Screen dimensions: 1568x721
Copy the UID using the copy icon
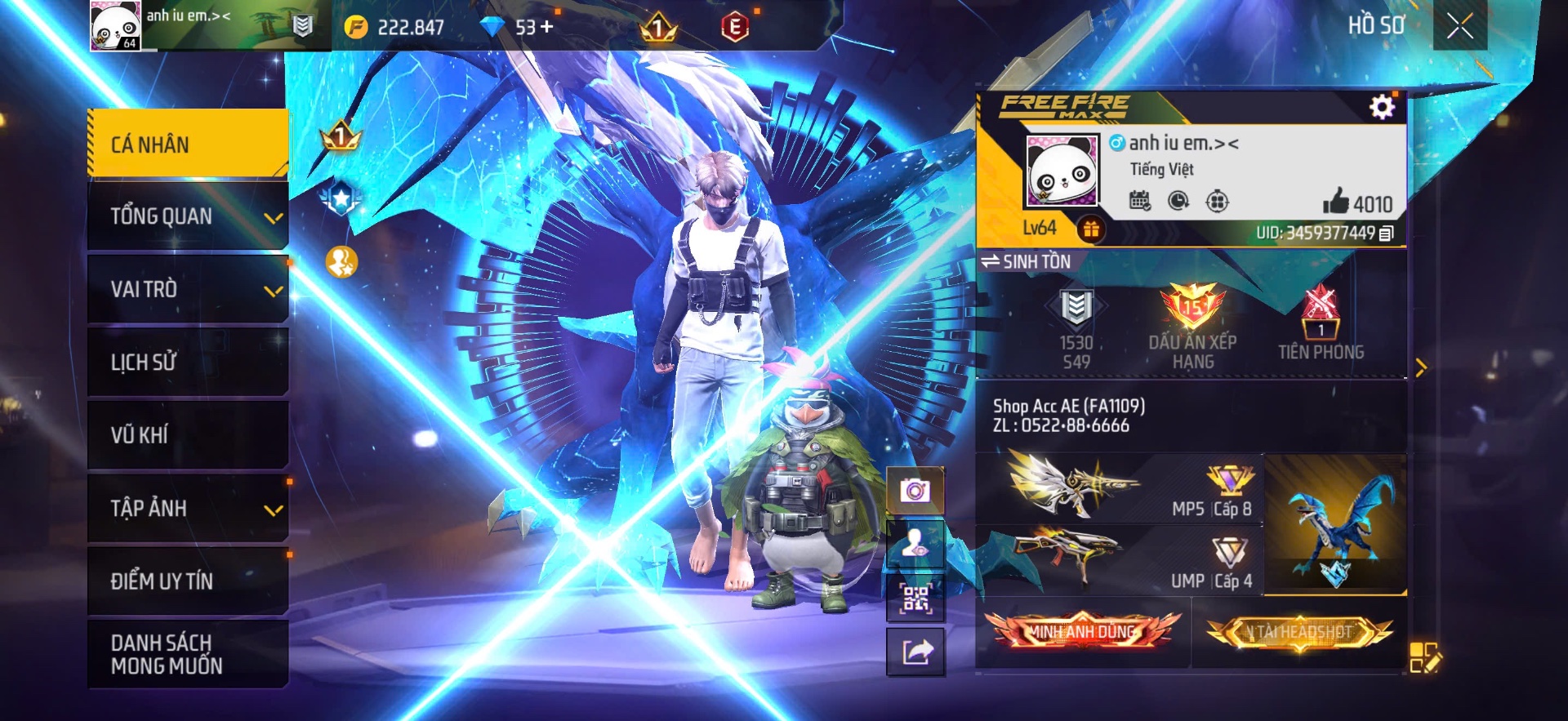coord(1386,234)
